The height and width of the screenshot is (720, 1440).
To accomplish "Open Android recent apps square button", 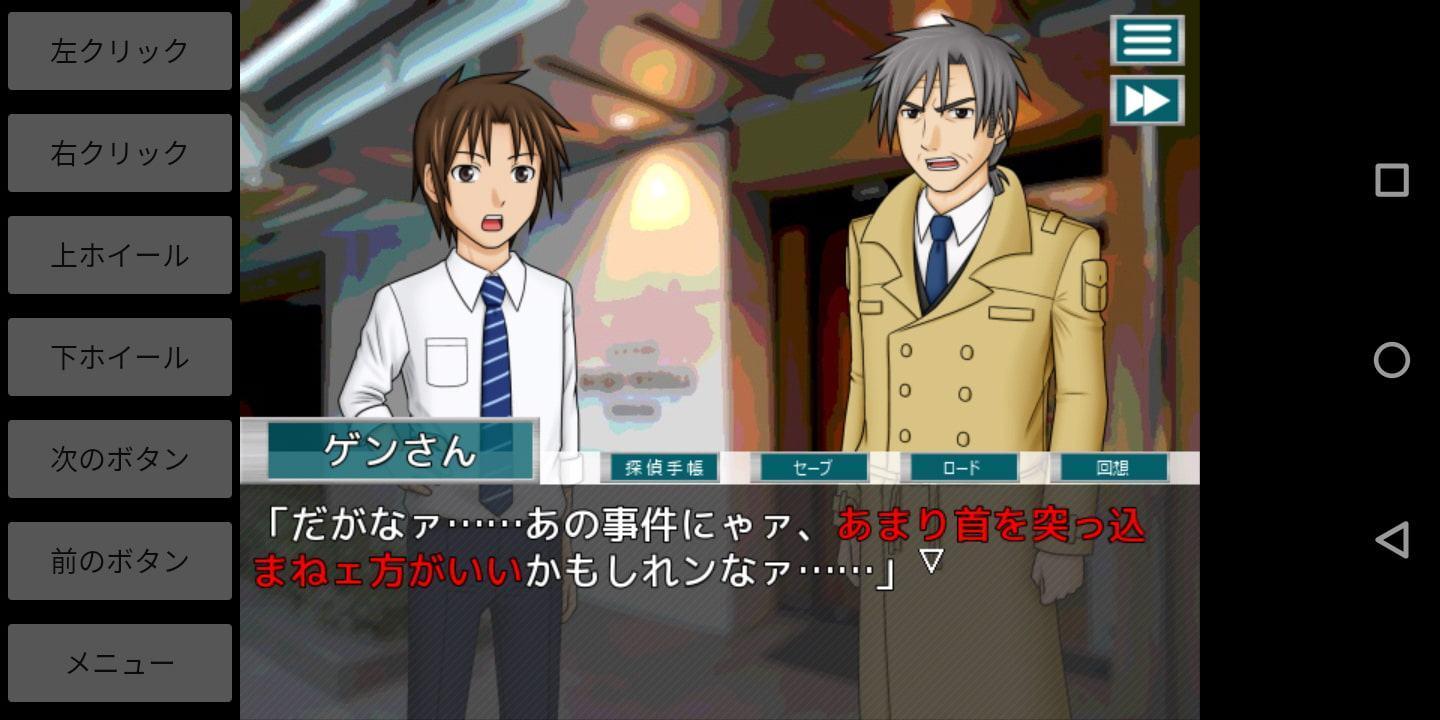I will click(x=1391, y=180).
